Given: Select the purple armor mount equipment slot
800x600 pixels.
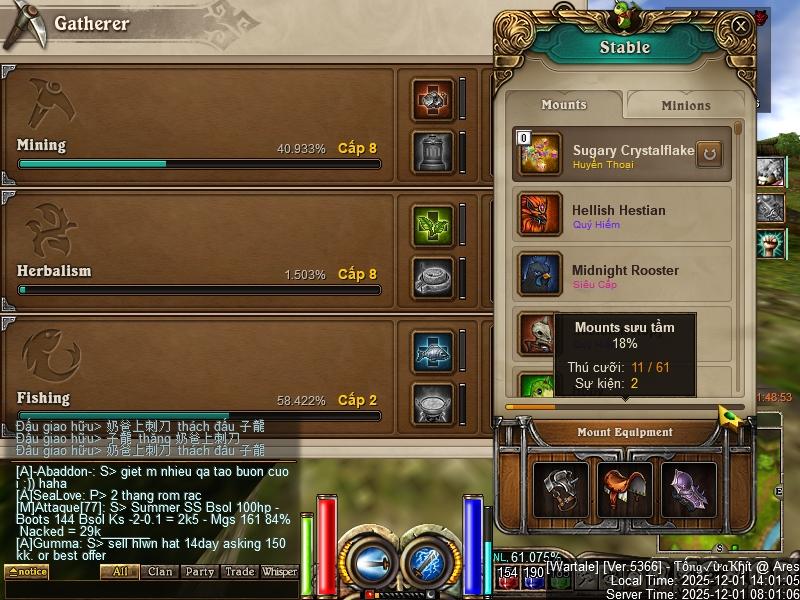Looking at the screenshot, I should coord(688,490).
